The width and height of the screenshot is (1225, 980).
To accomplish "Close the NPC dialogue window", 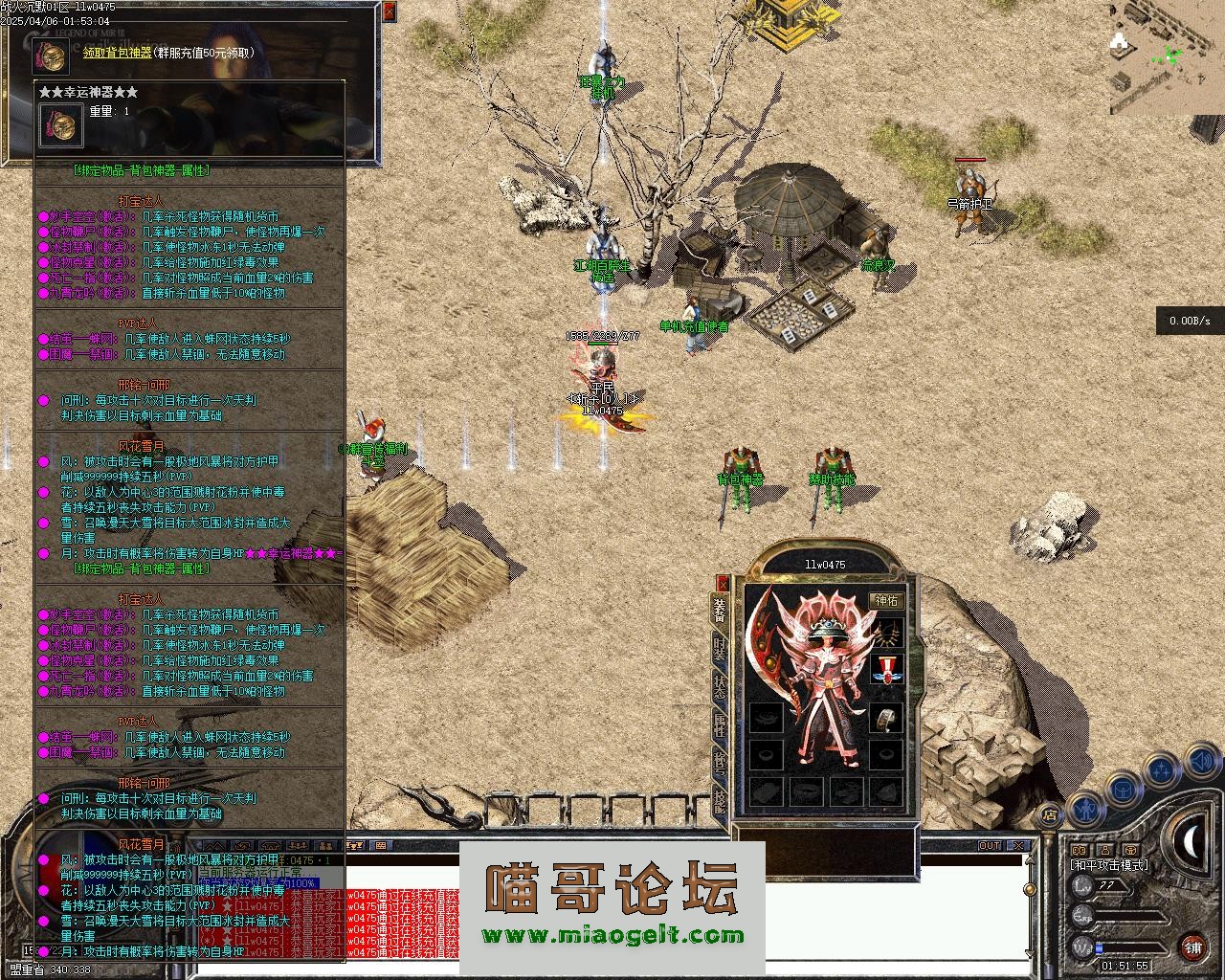I will (389, 11).
